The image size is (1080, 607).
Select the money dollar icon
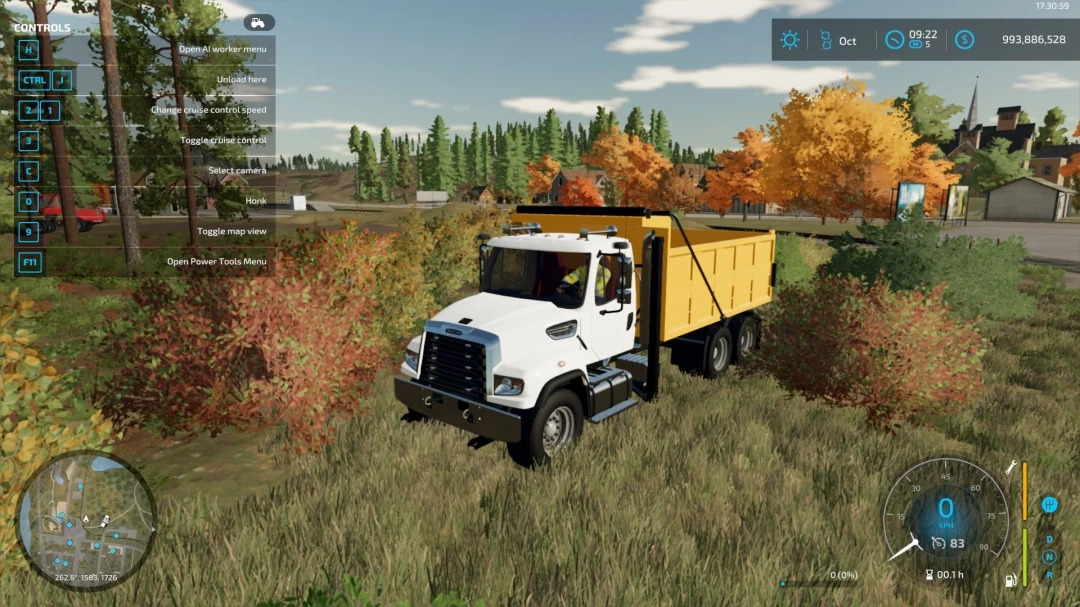[964, 40]
